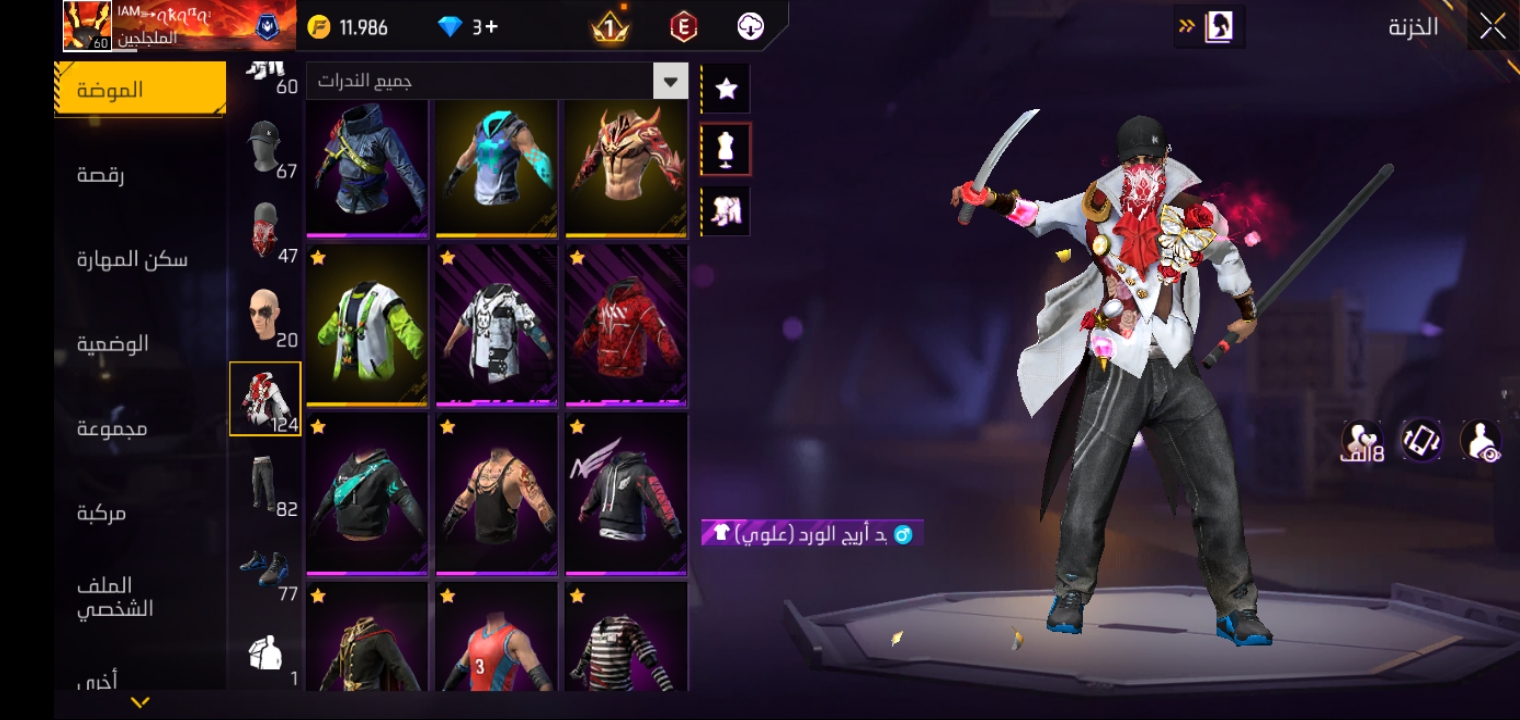This screenshot has height=720, width=1520.
Task: Equip the green and white jacket
Action: (367, 327)
